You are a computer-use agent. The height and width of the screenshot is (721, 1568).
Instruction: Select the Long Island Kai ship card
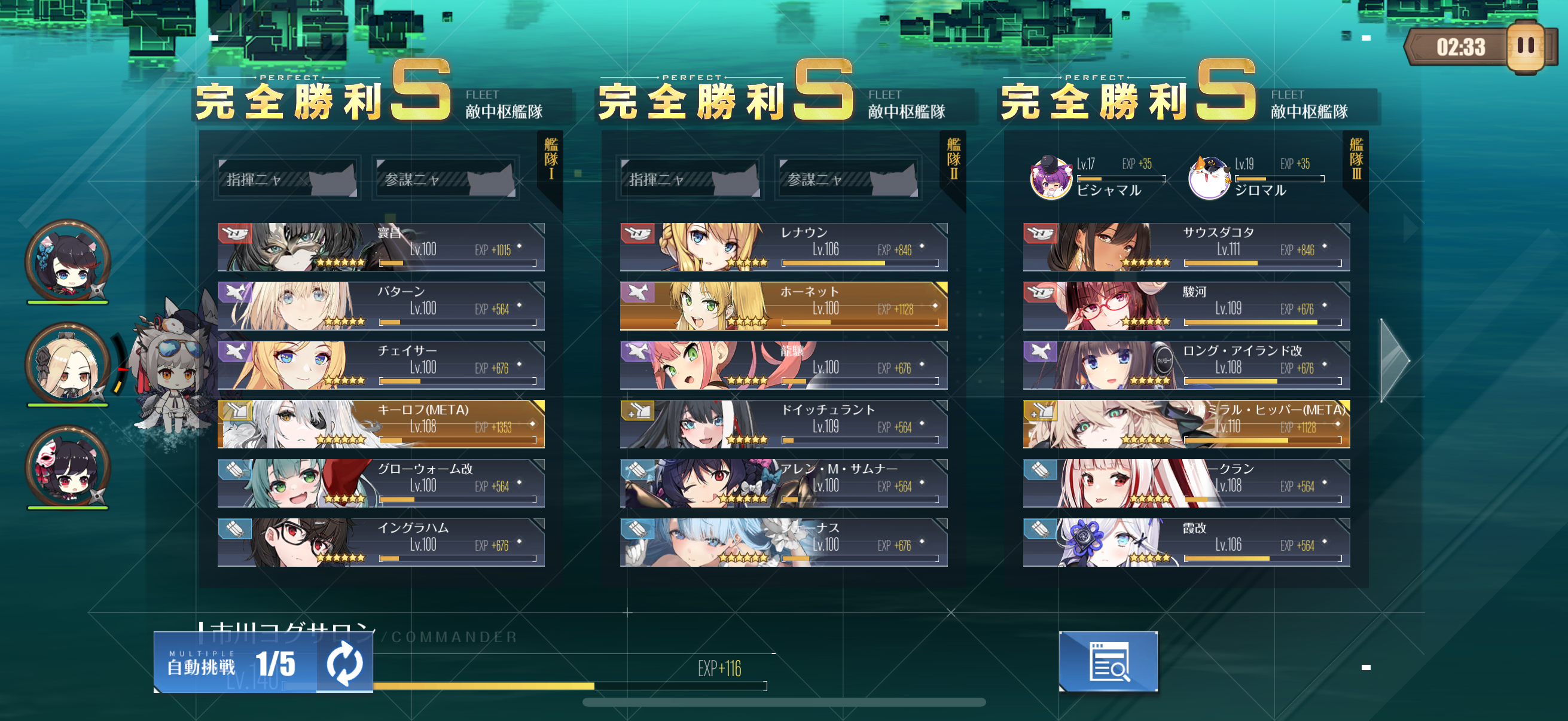pos(1186,365)
